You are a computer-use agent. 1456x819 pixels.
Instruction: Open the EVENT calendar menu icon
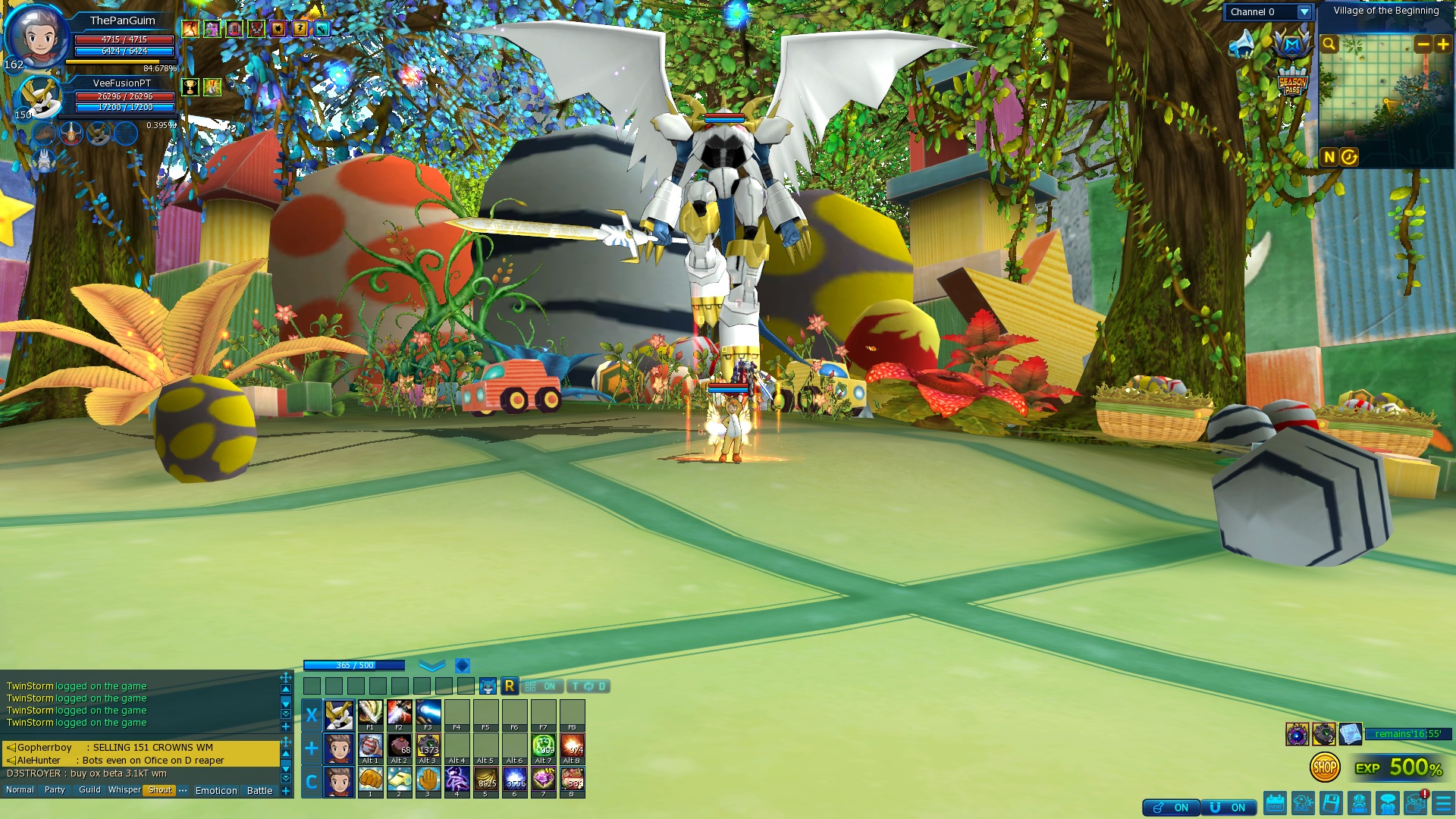click(x=1275, y=803)
